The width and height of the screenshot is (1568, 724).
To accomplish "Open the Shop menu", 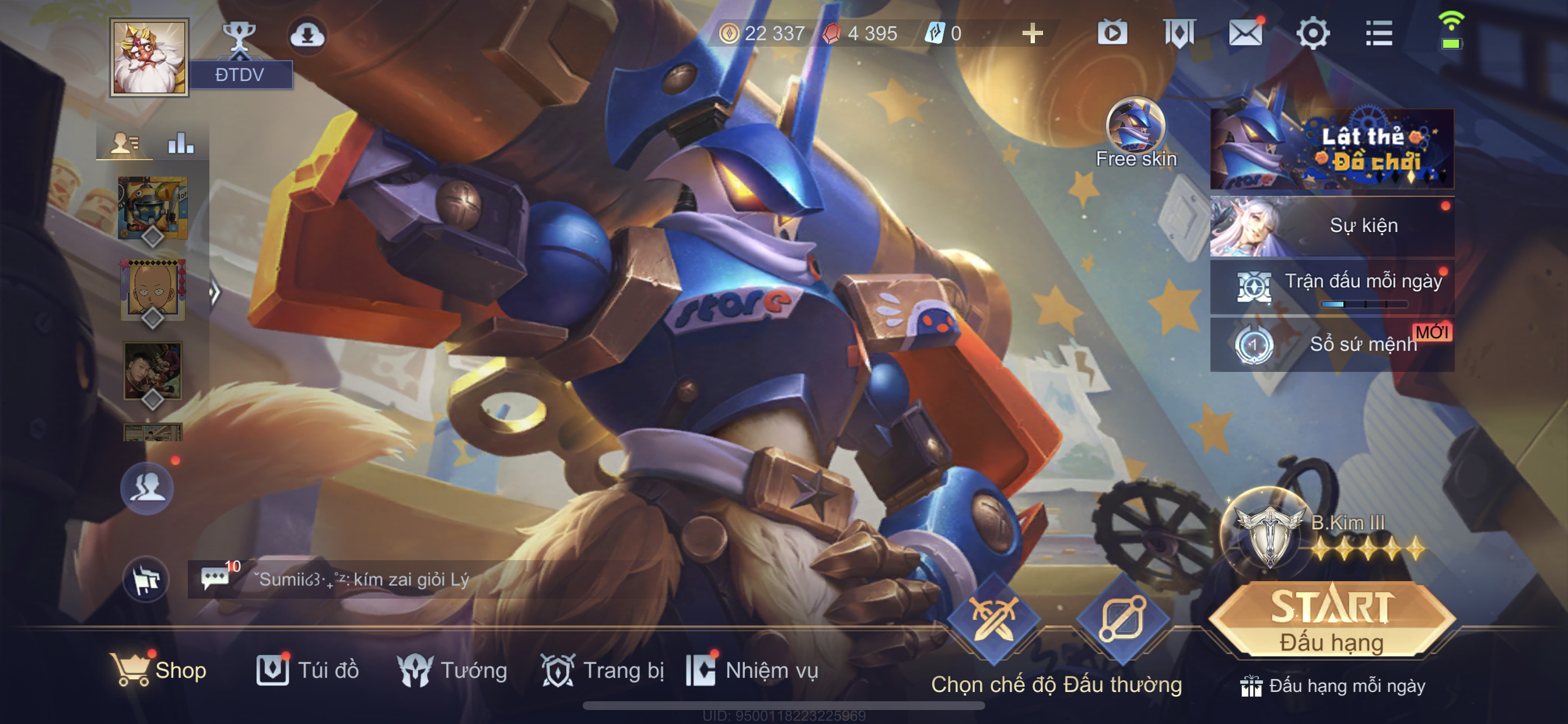I will 159,670.
